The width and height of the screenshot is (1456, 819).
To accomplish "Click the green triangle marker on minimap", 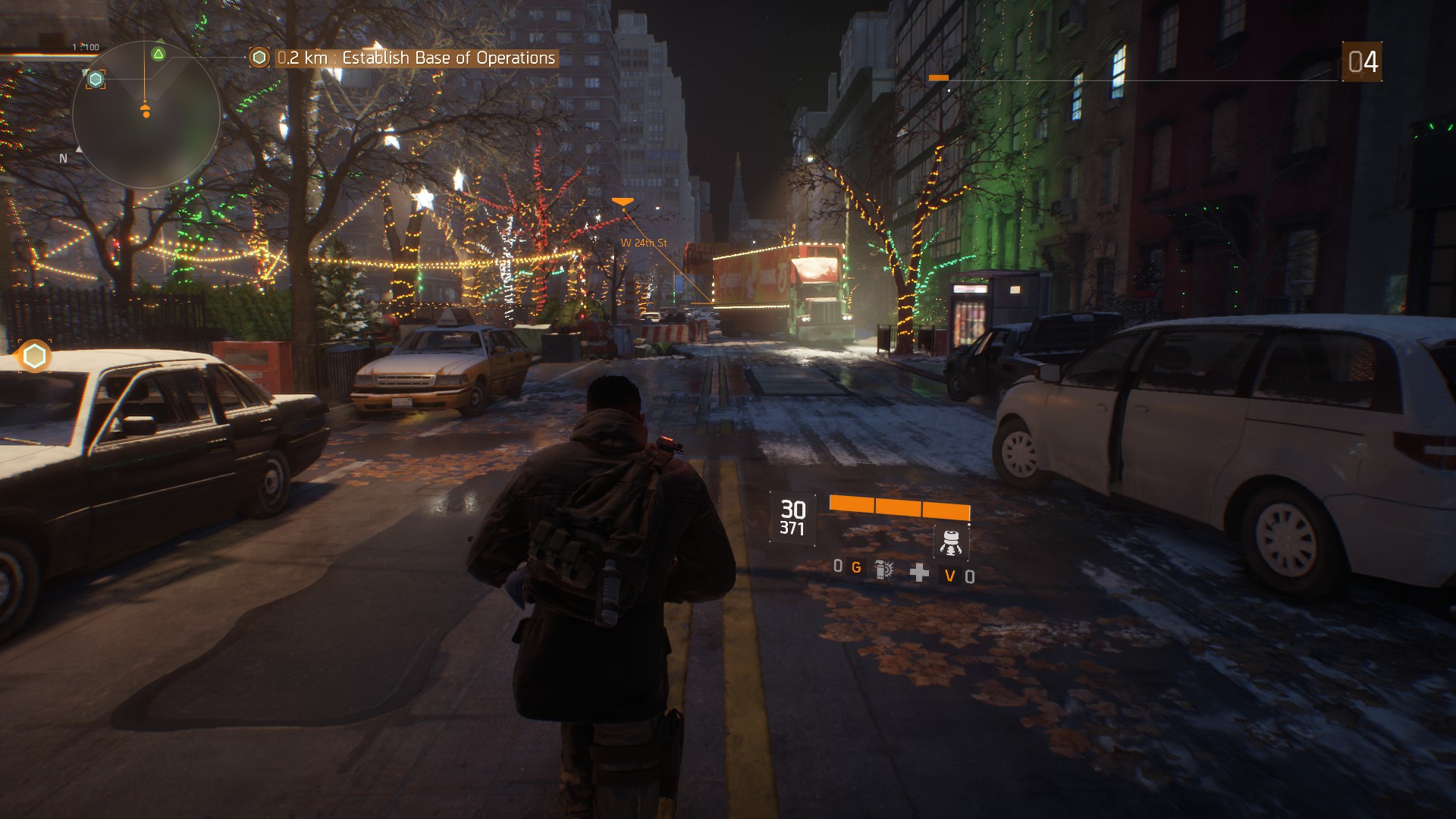I will tap(158, 54).
